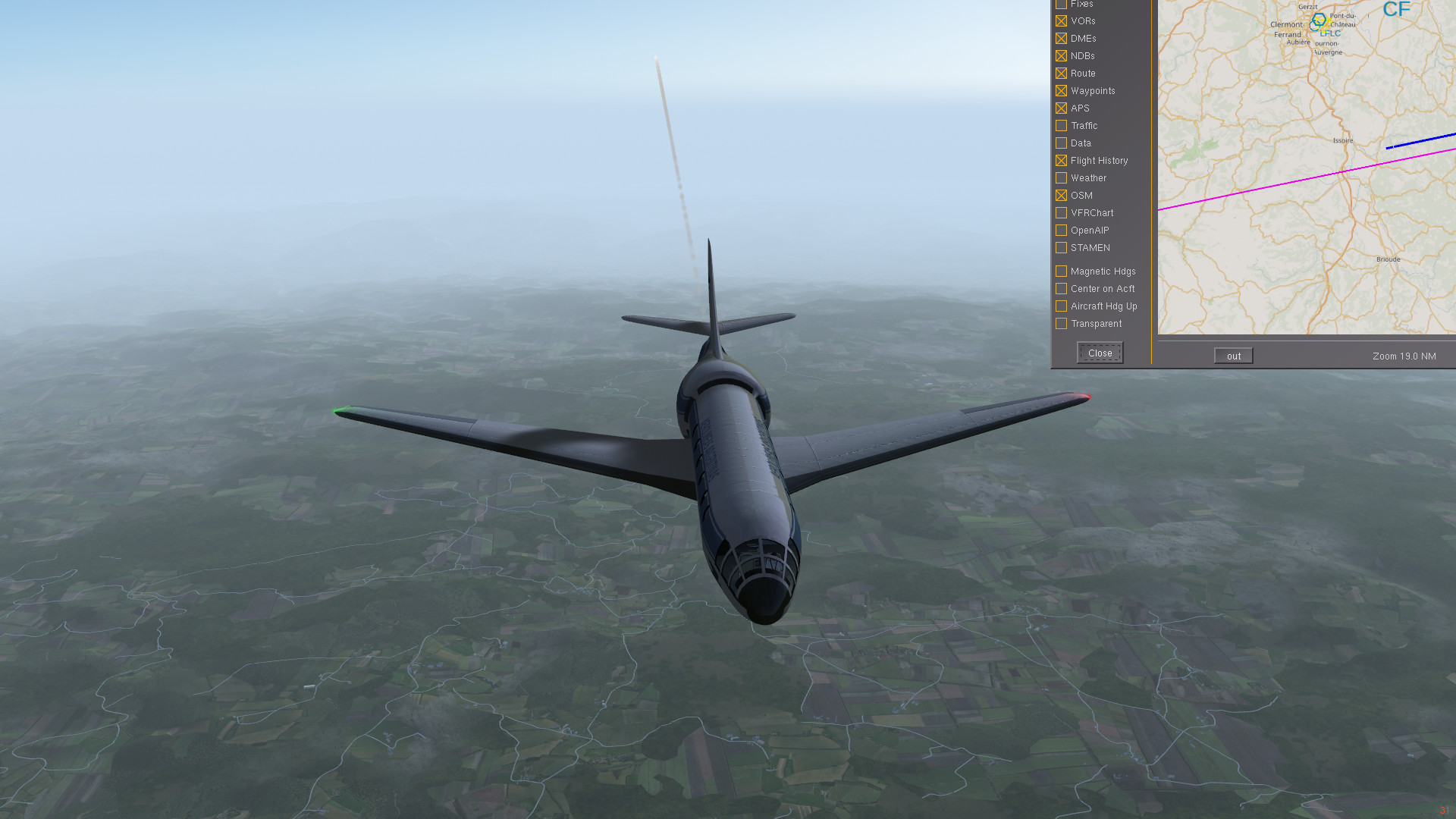This screenshot has width=1456, height=819.
Task: Enable the Fixes overlay
Action: 1061,4
